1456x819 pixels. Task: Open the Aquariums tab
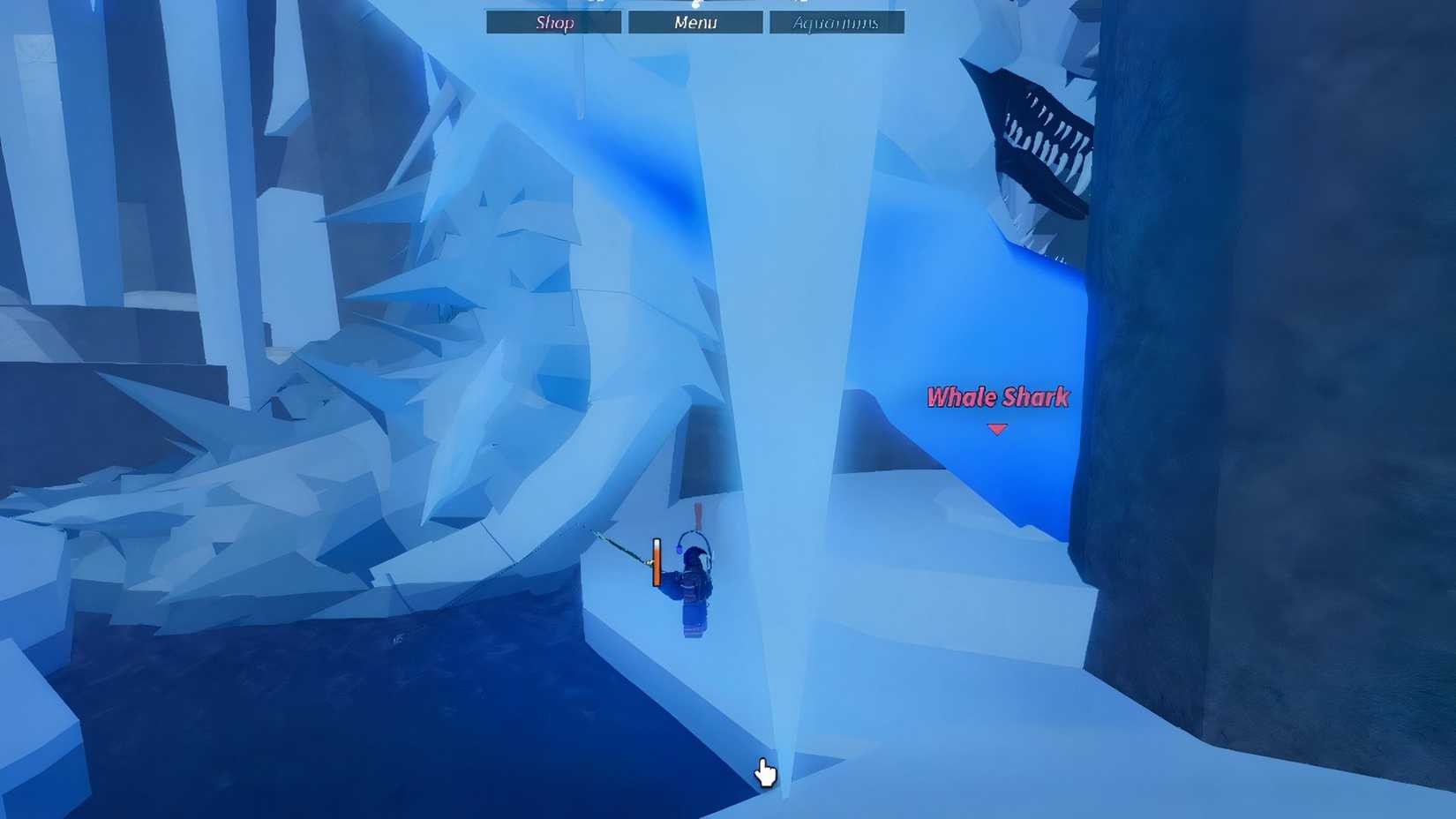(835, 22)
